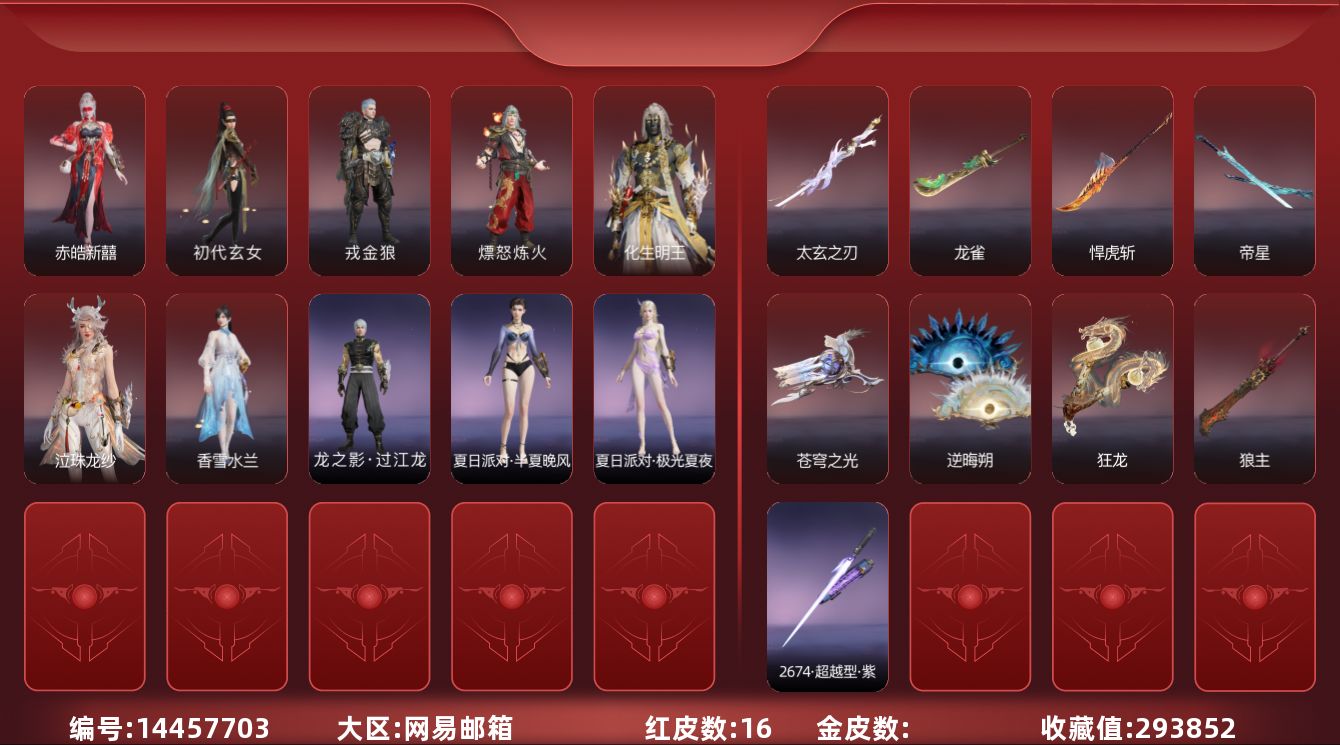This screenshot has width=1340, height=745.
Task: Select the 香雪水兰 skin card
Action: [x=227, y=388]
